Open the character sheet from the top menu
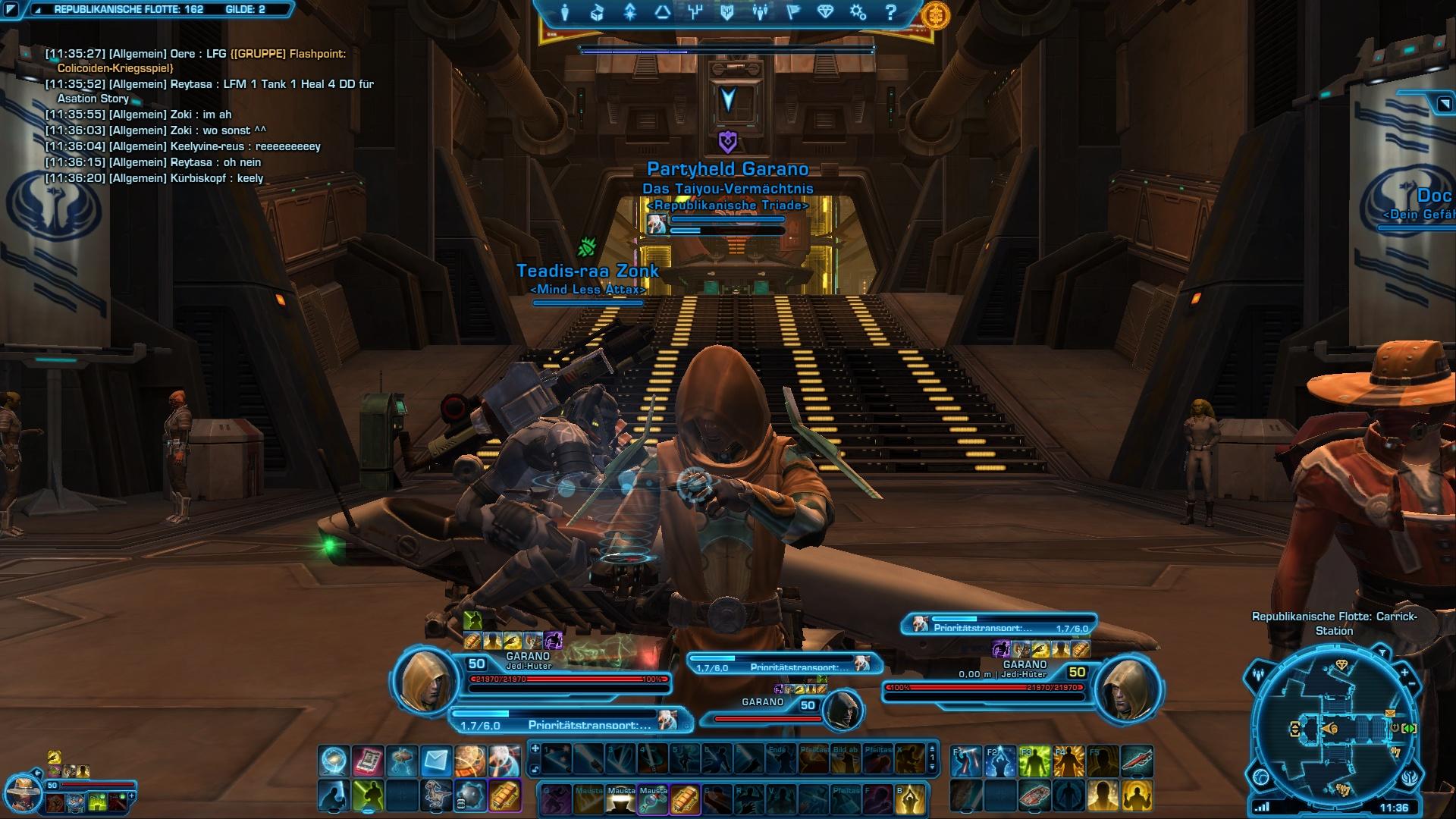Image resolution: width=1456 pixels, height=819 pixels. pos(565,13)
